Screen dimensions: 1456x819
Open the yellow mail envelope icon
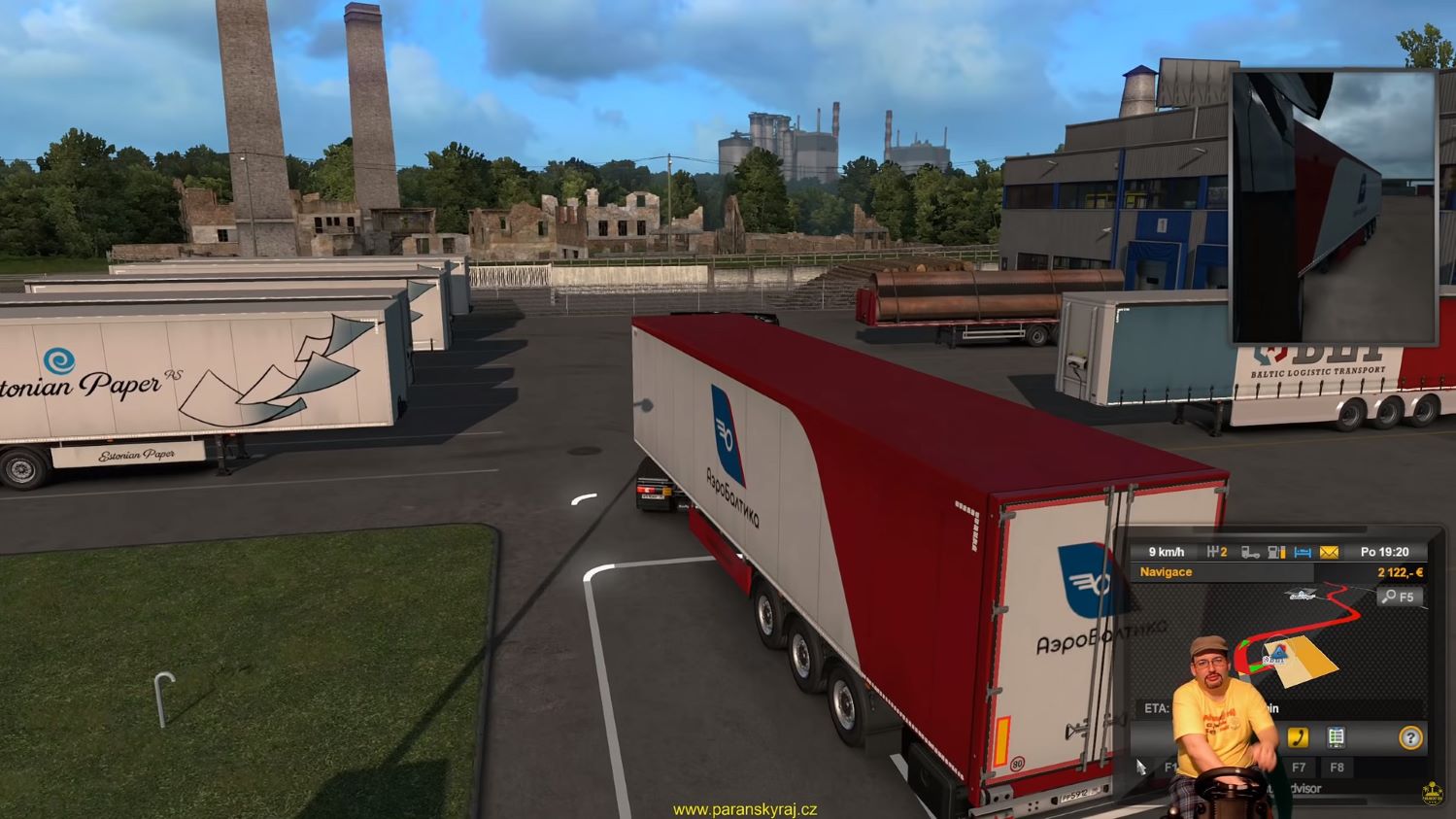[1329, 552]
